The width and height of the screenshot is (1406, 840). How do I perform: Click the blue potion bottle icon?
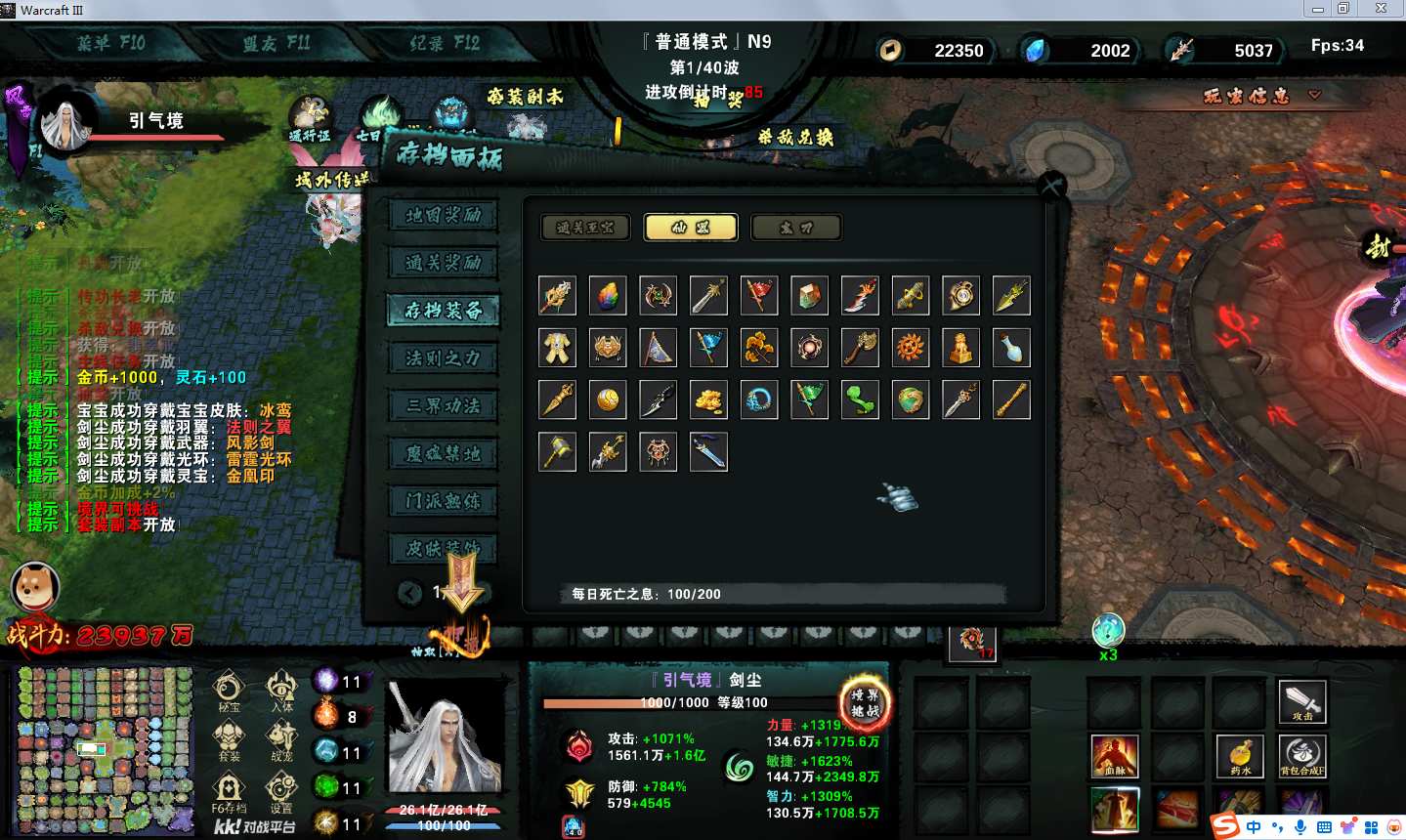point(1011,348)
